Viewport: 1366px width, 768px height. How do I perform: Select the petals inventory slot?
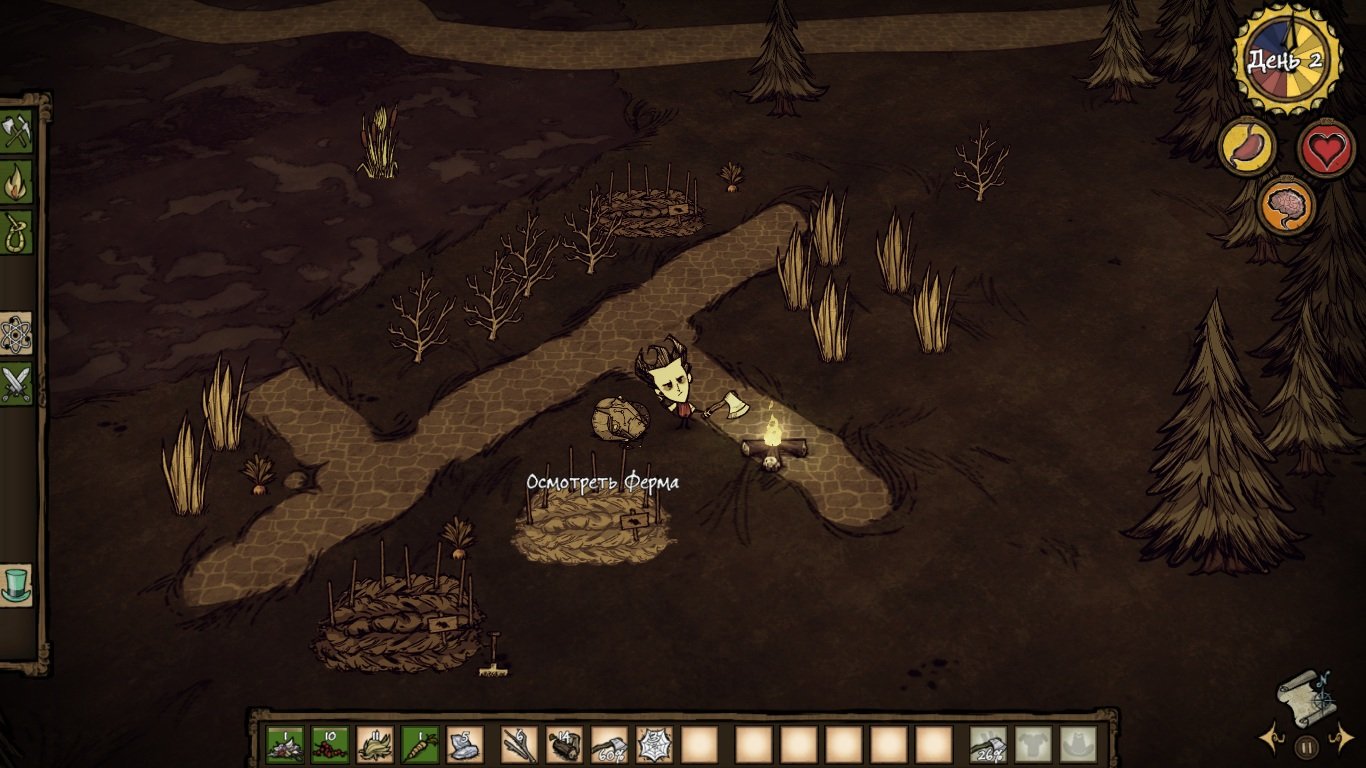click(x=285, y=744)
